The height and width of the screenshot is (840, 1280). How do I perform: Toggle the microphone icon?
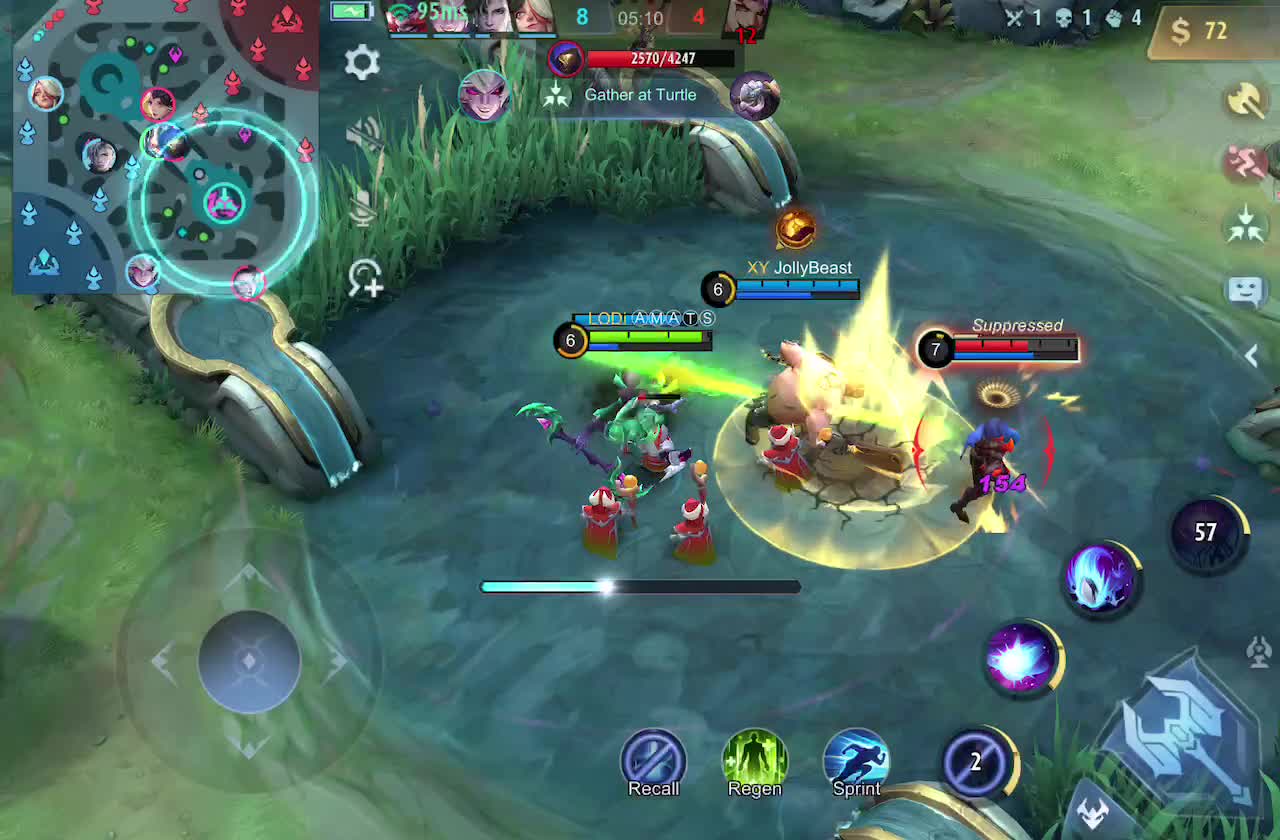364,207
